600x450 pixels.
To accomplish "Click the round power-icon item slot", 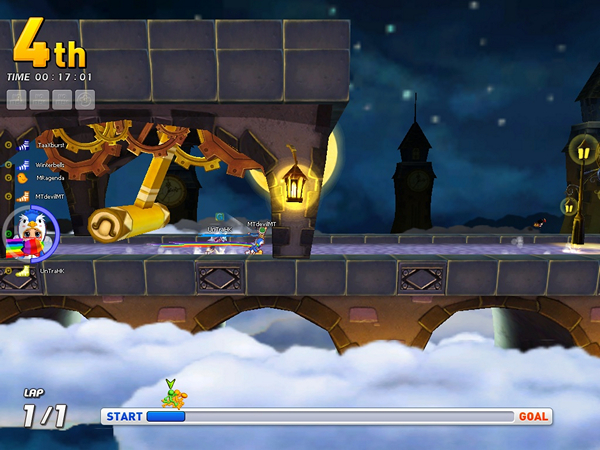I will [x=85, y=99].
